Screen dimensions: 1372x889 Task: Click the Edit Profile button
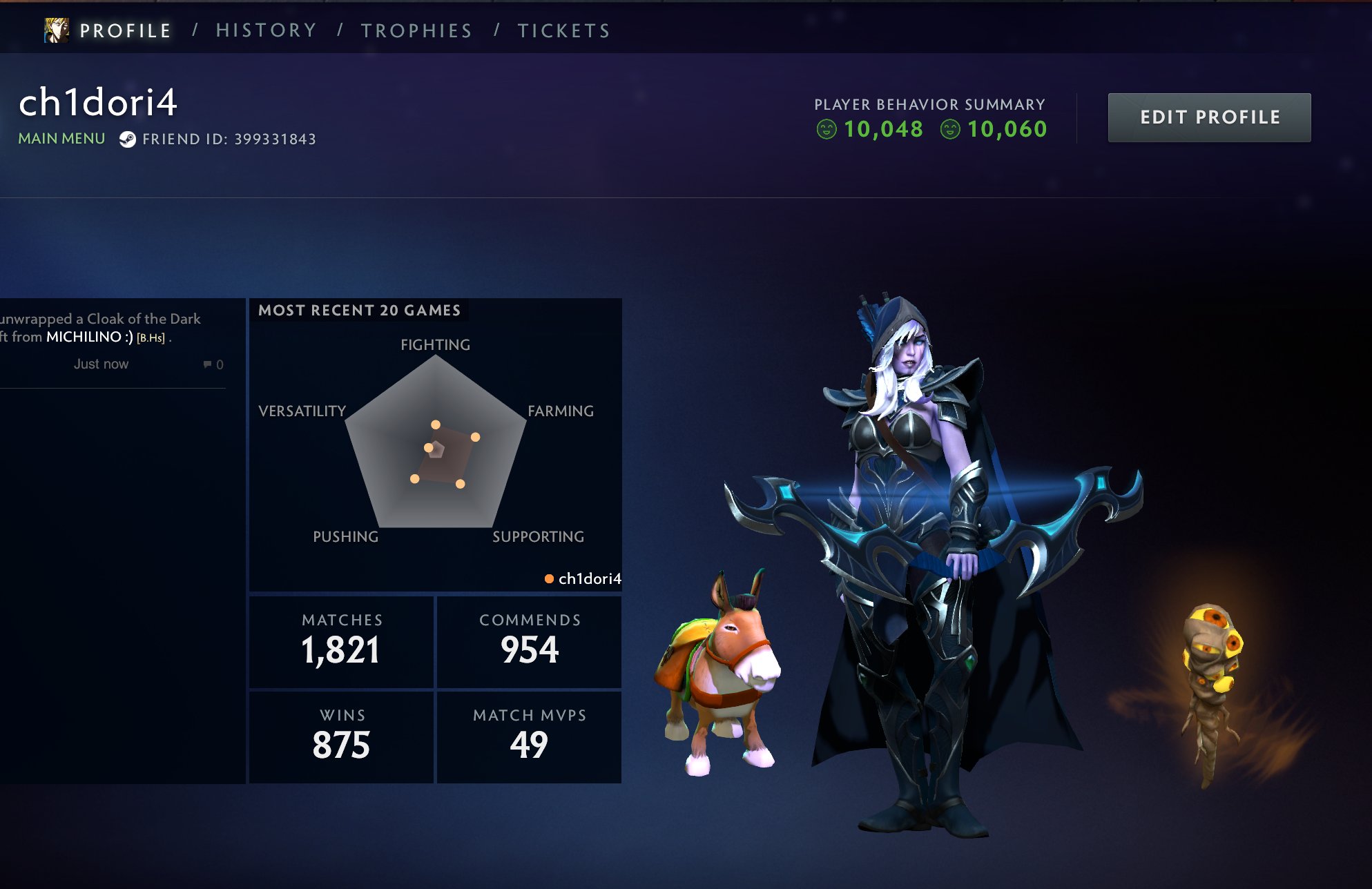[1209, 117]
